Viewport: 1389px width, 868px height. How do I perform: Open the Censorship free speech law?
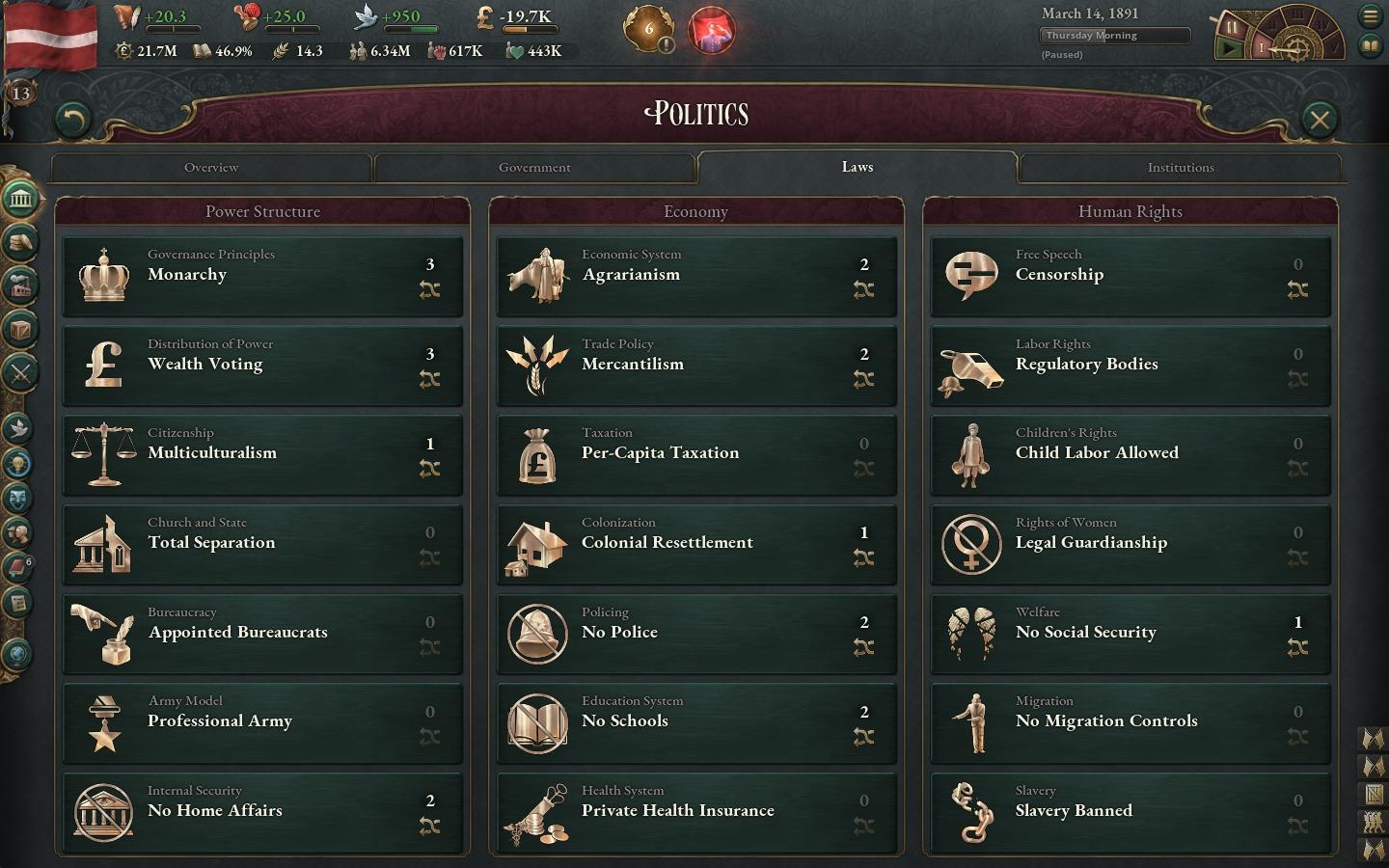[1130, 276]
